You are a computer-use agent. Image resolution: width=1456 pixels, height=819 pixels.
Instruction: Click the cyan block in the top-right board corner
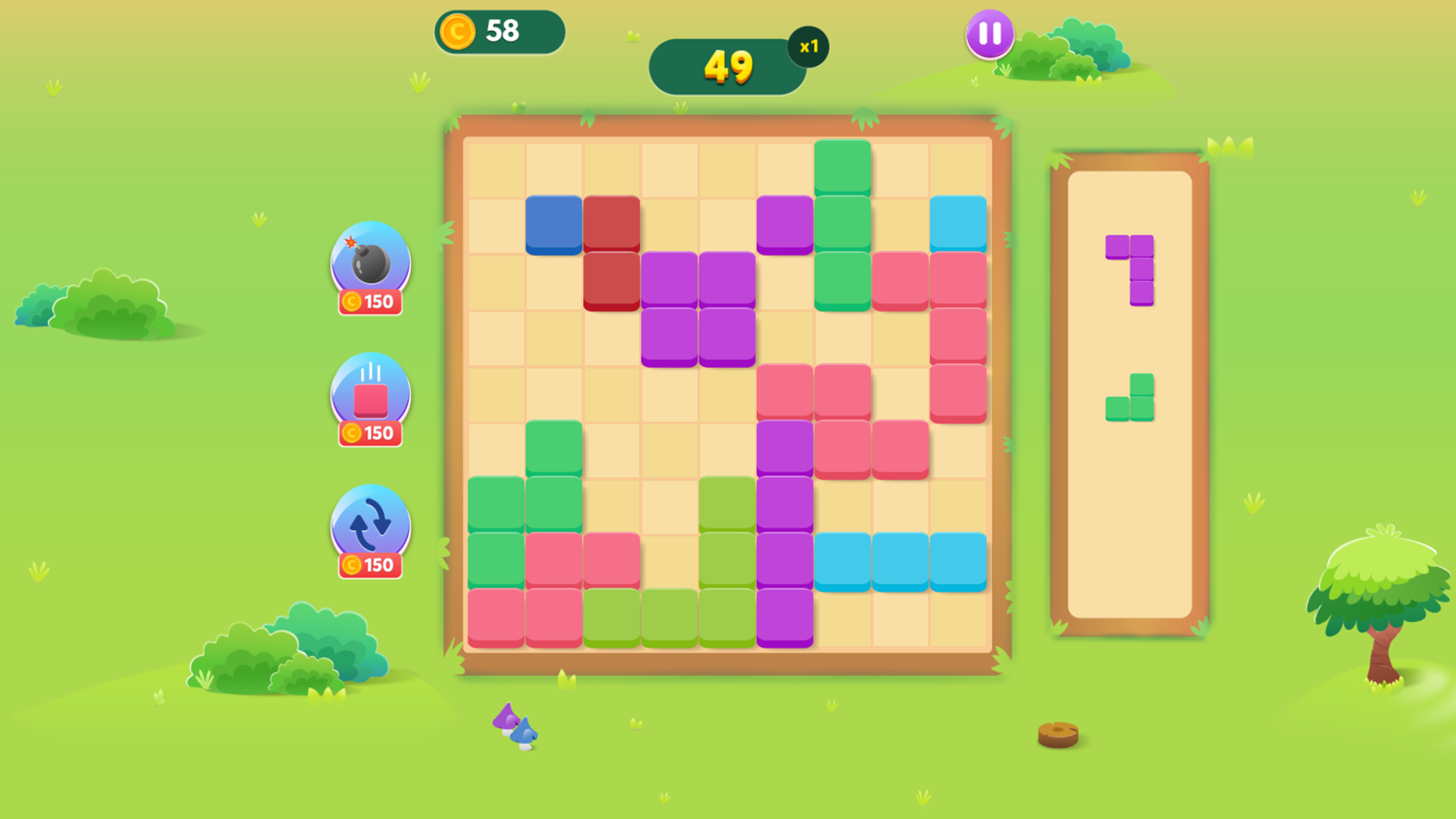[957, 223]
